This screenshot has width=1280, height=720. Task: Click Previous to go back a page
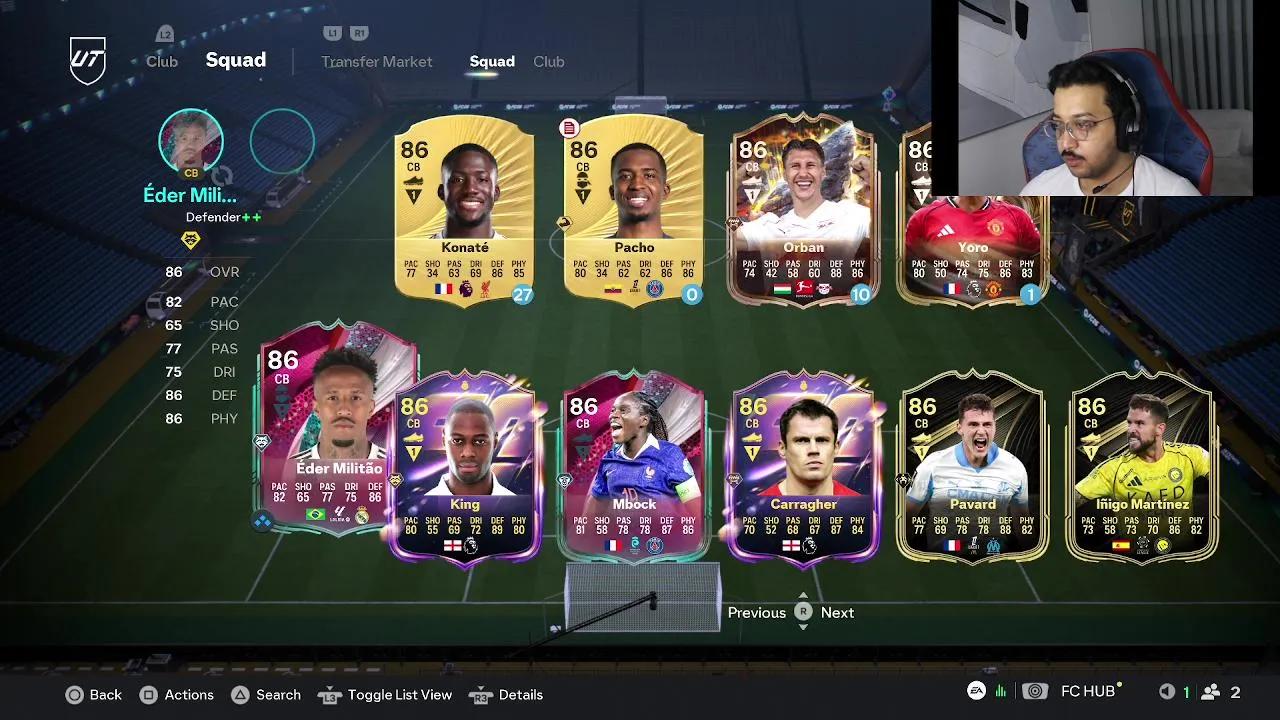point(757,612)
